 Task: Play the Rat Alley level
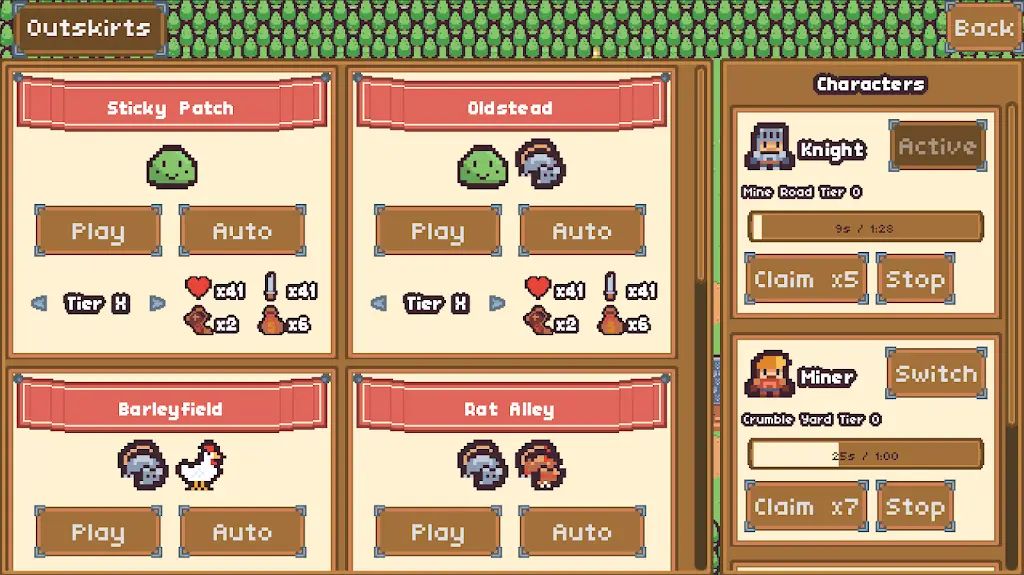[438, 532]
